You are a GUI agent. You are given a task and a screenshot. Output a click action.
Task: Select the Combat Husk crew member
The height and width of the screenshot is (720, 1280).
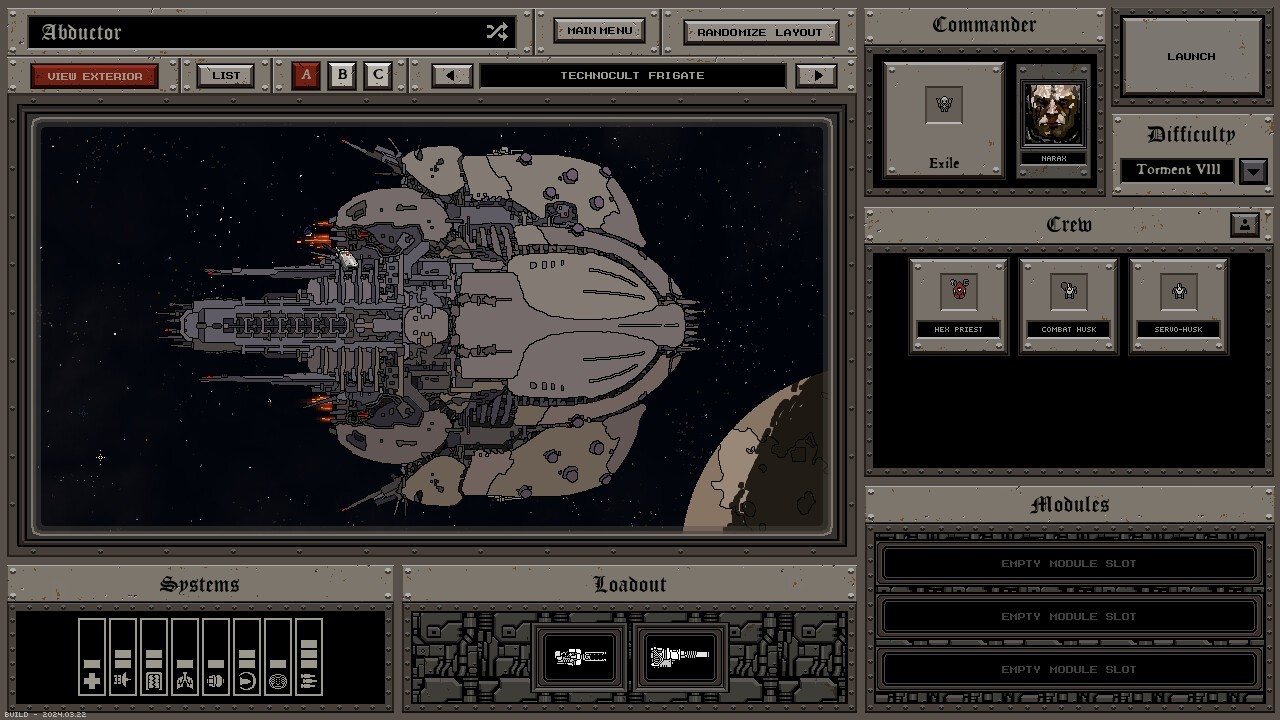[1068, 305]
